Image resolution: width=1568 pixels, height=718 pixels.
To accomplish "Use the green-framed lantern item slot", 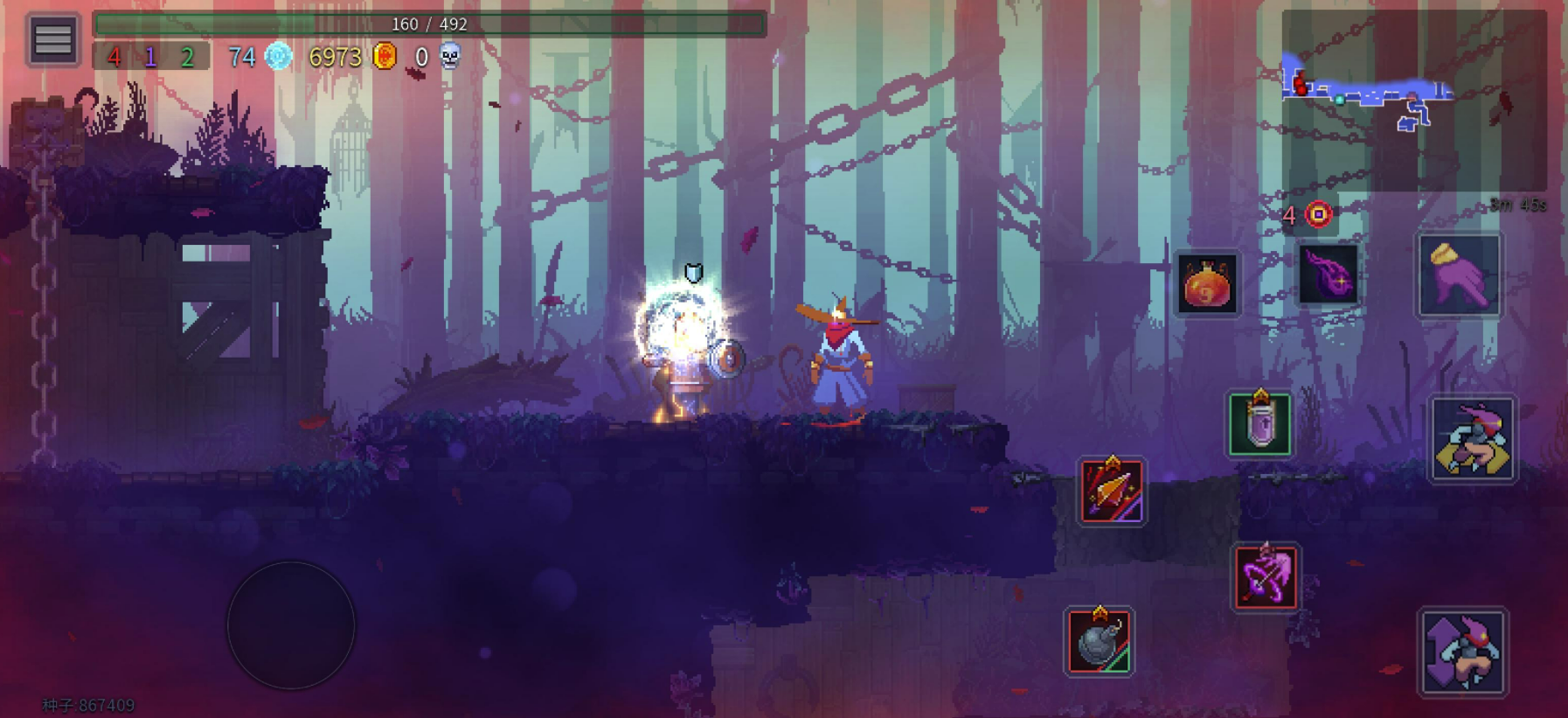I will [1259, 425].
